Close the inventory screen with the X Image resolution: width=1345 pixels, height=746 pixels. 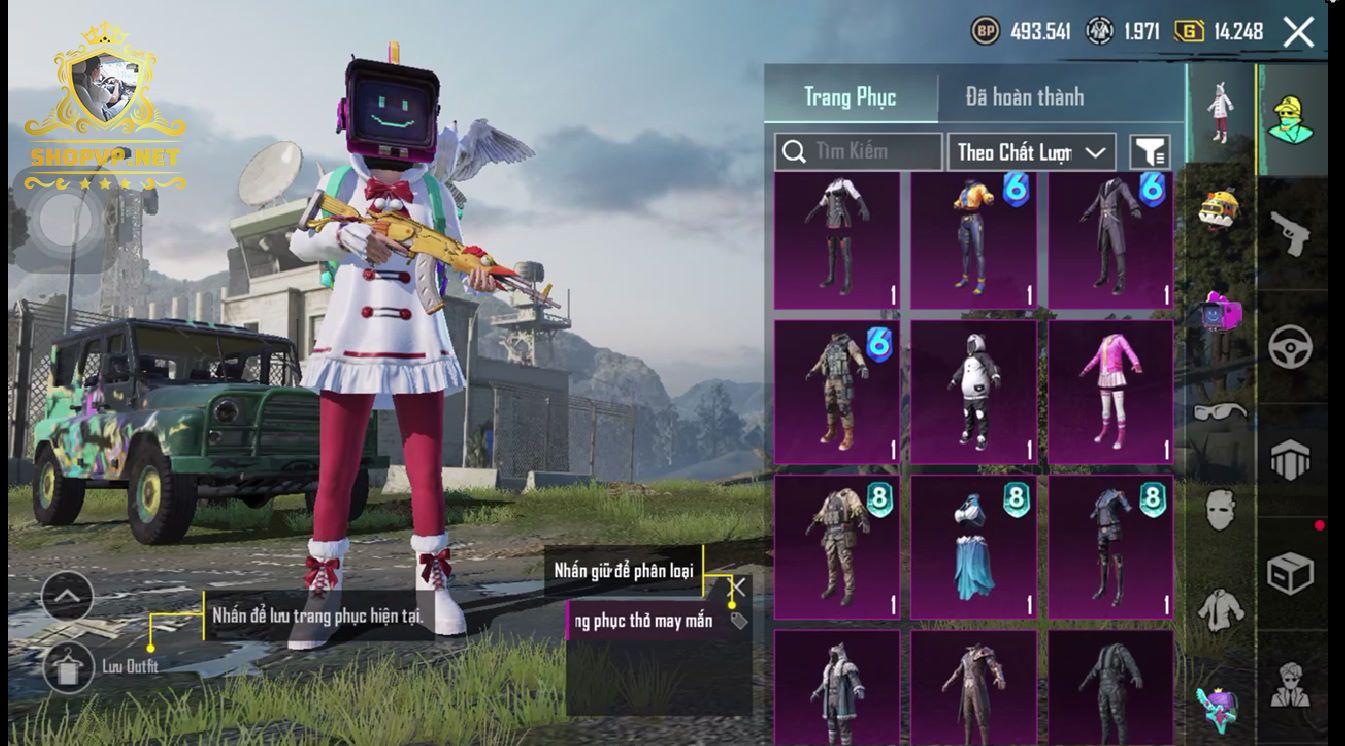click(x=1298, y=32)
